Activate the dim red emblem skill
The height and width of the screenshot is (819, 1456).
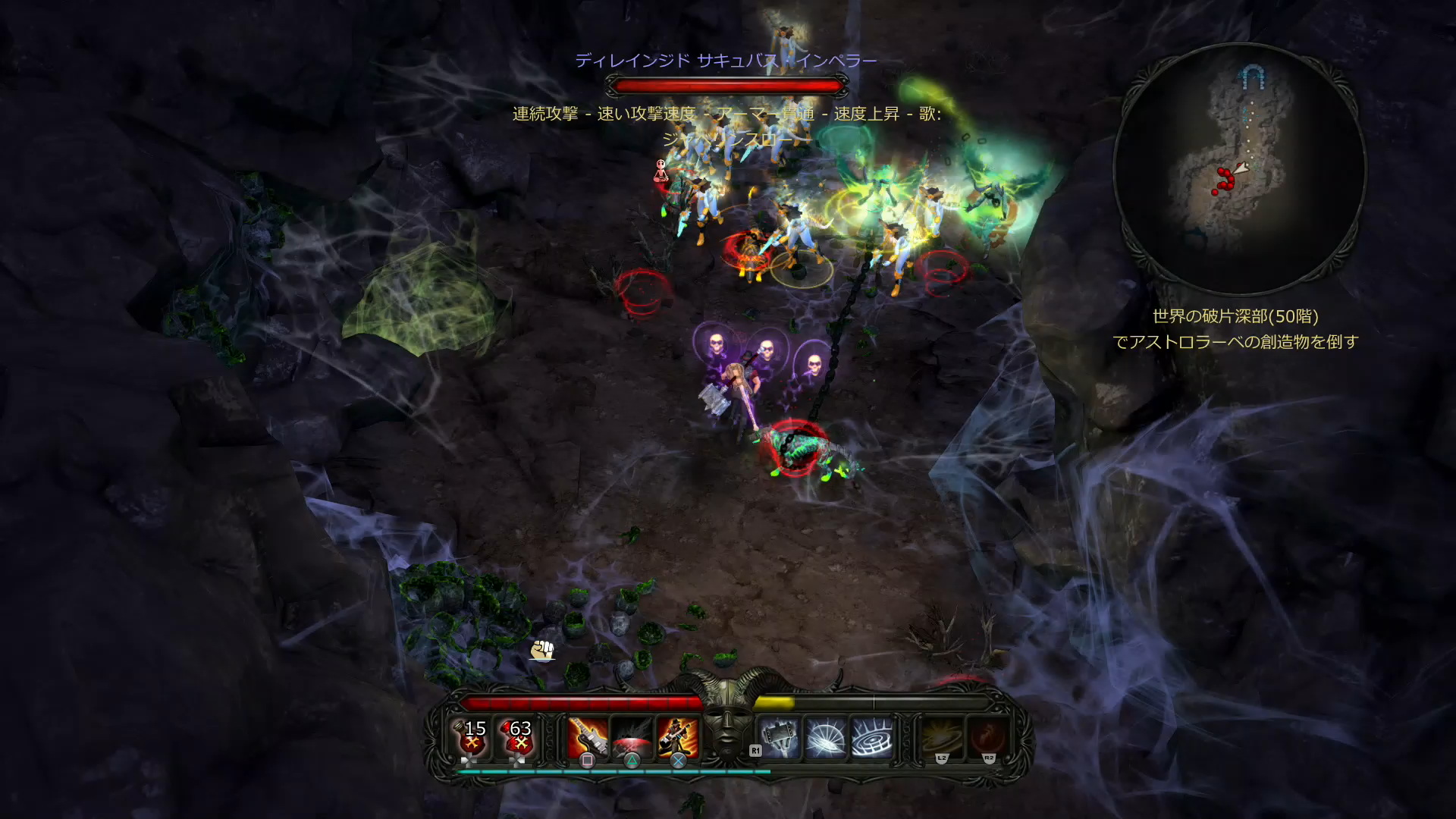(x=988, y=737)
